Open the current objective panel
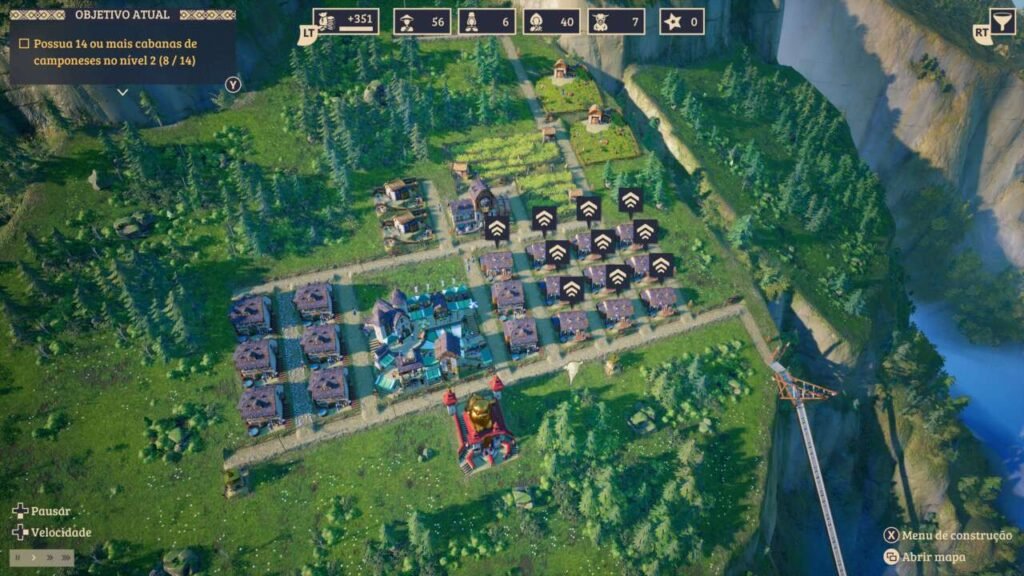 point(122,15)
